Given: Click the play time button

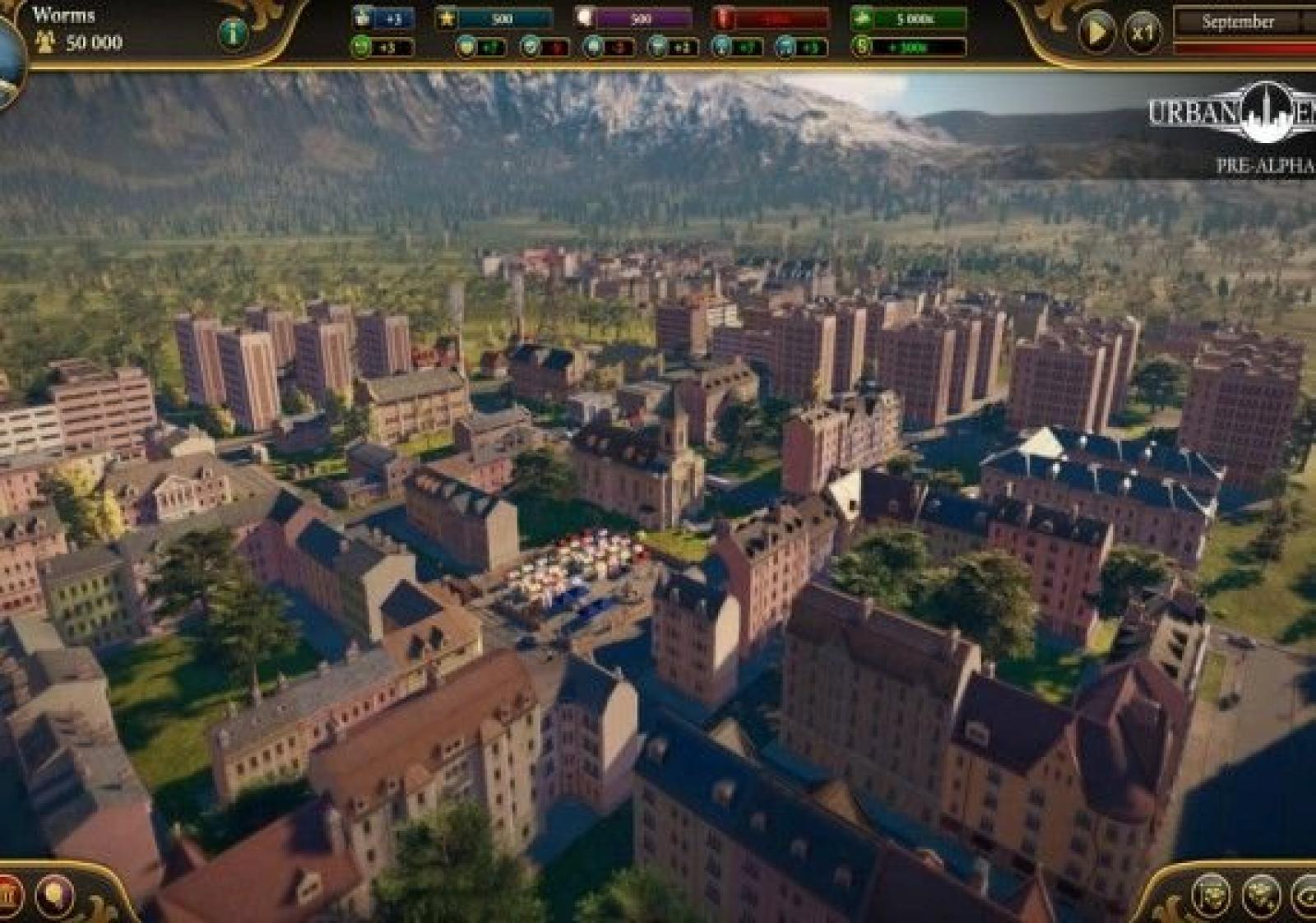Looking at the screenshot, I should point(1096,33).
